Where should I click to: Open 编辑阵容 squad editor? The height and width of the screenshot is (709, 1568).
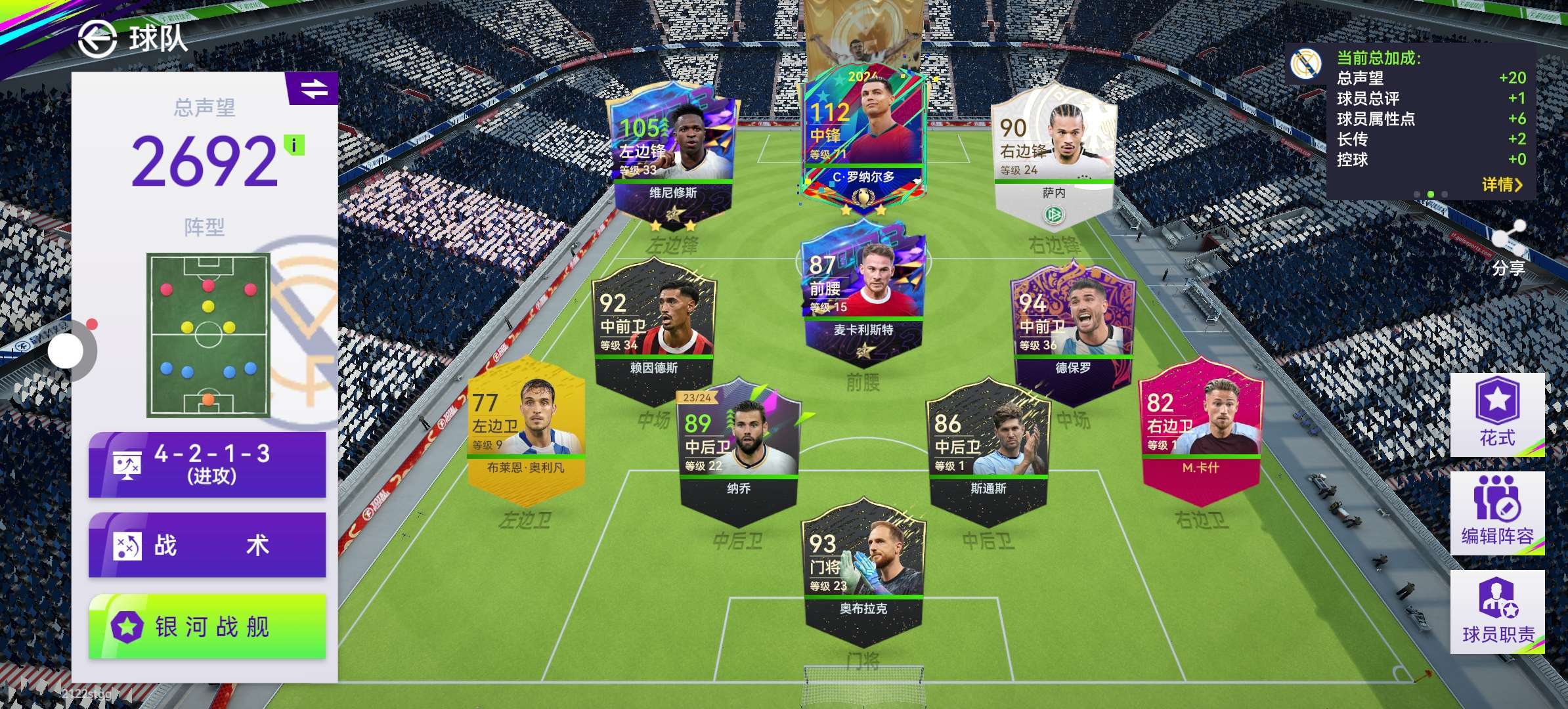(1497, 513)
